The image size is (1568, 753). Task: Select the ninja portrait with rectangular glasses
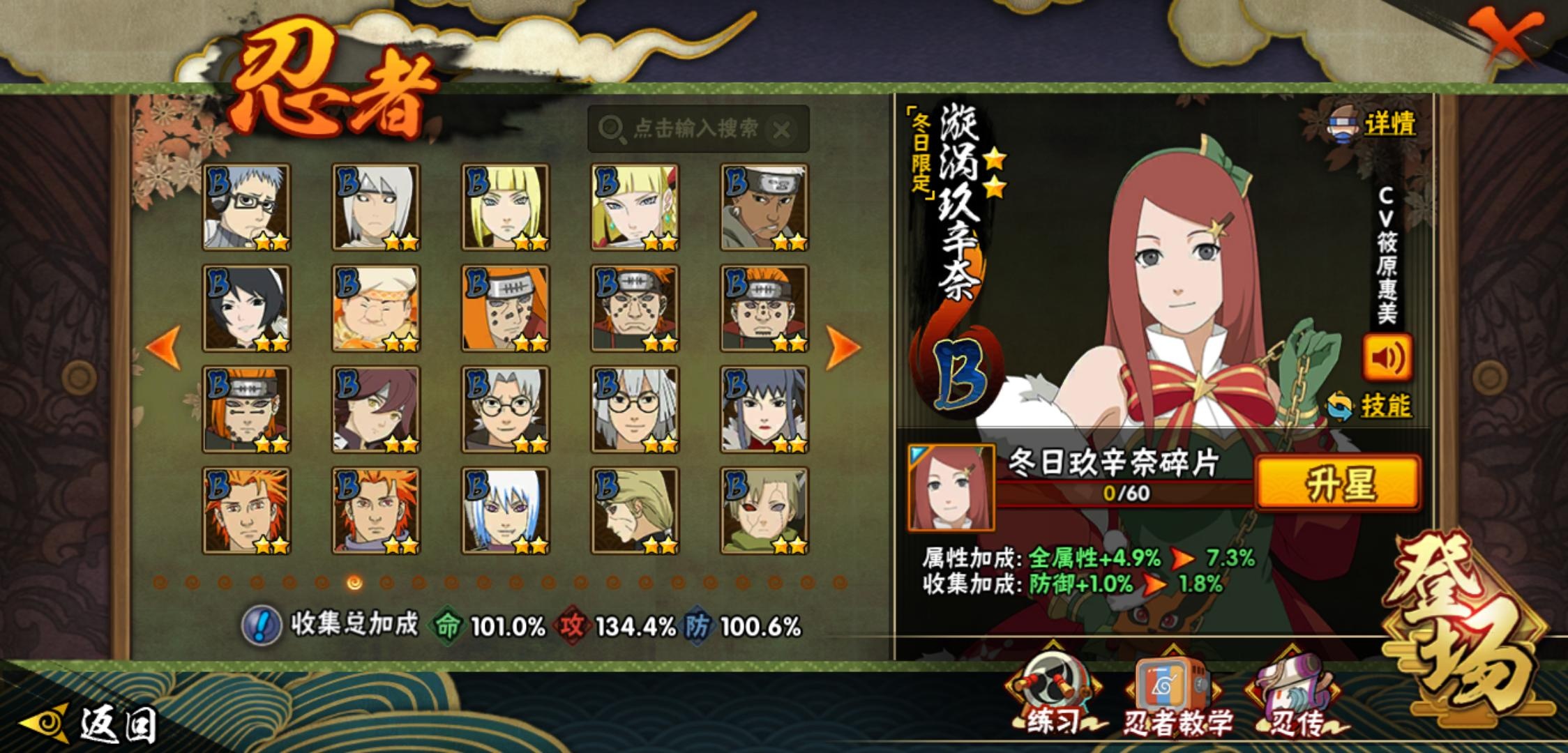246,207
